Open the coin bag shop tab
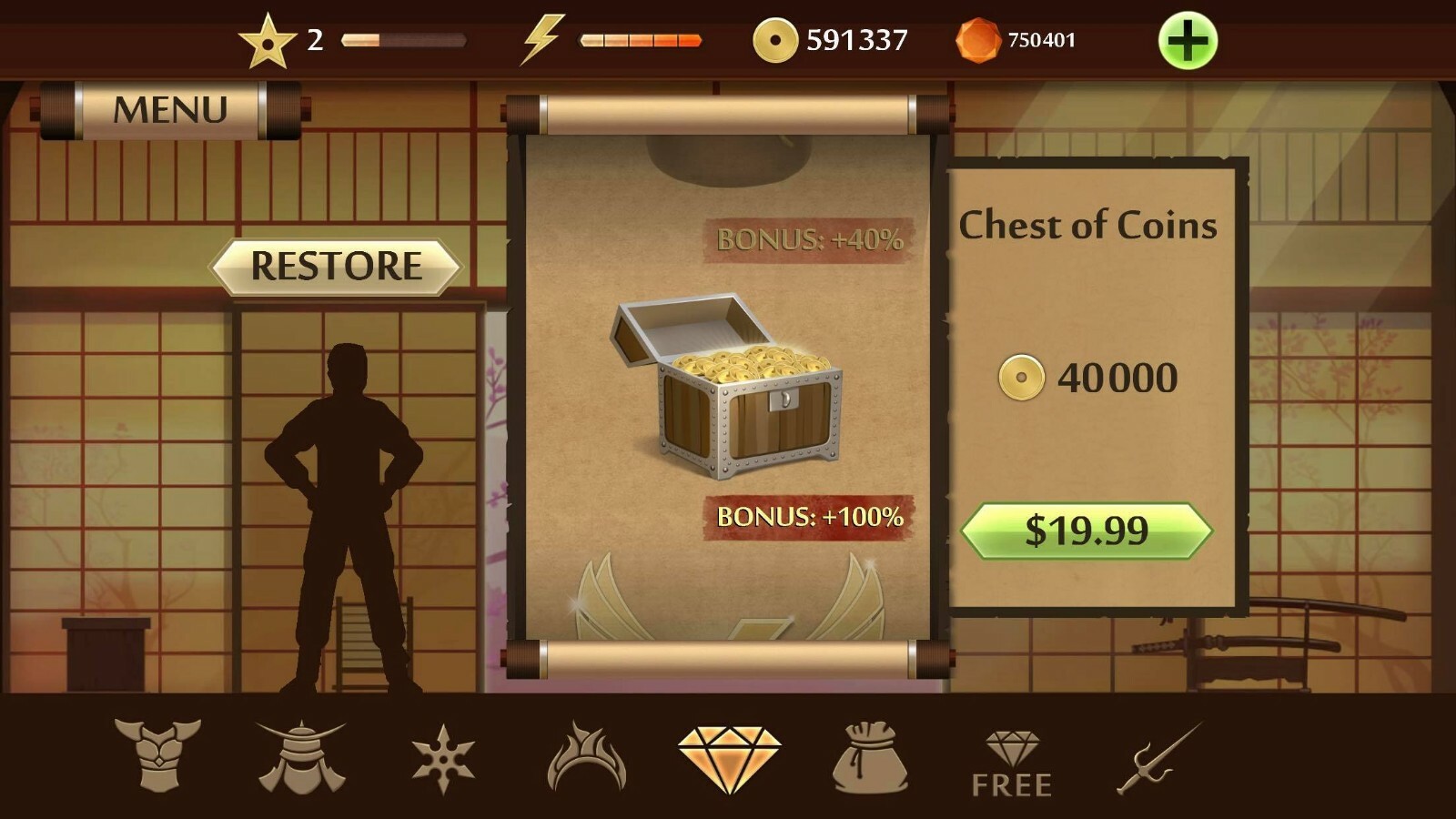 click(870, 757)
